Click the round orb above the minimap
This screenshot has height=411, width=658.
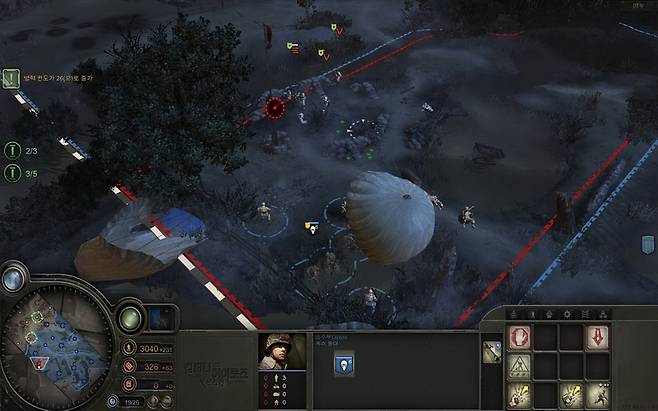[15, 278]
